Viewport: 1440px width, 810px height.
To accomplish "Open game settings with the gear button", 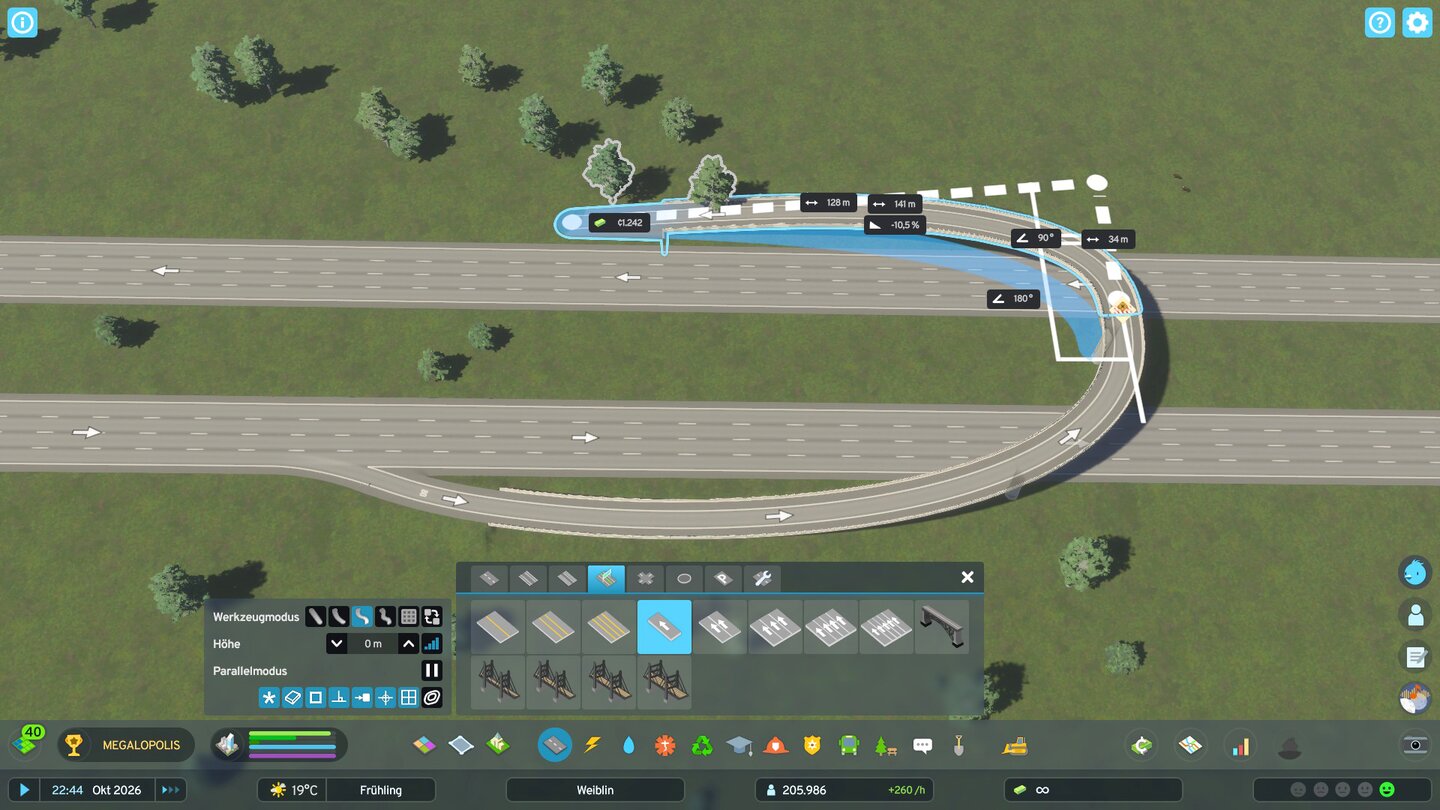I will tap(1417, 22).
